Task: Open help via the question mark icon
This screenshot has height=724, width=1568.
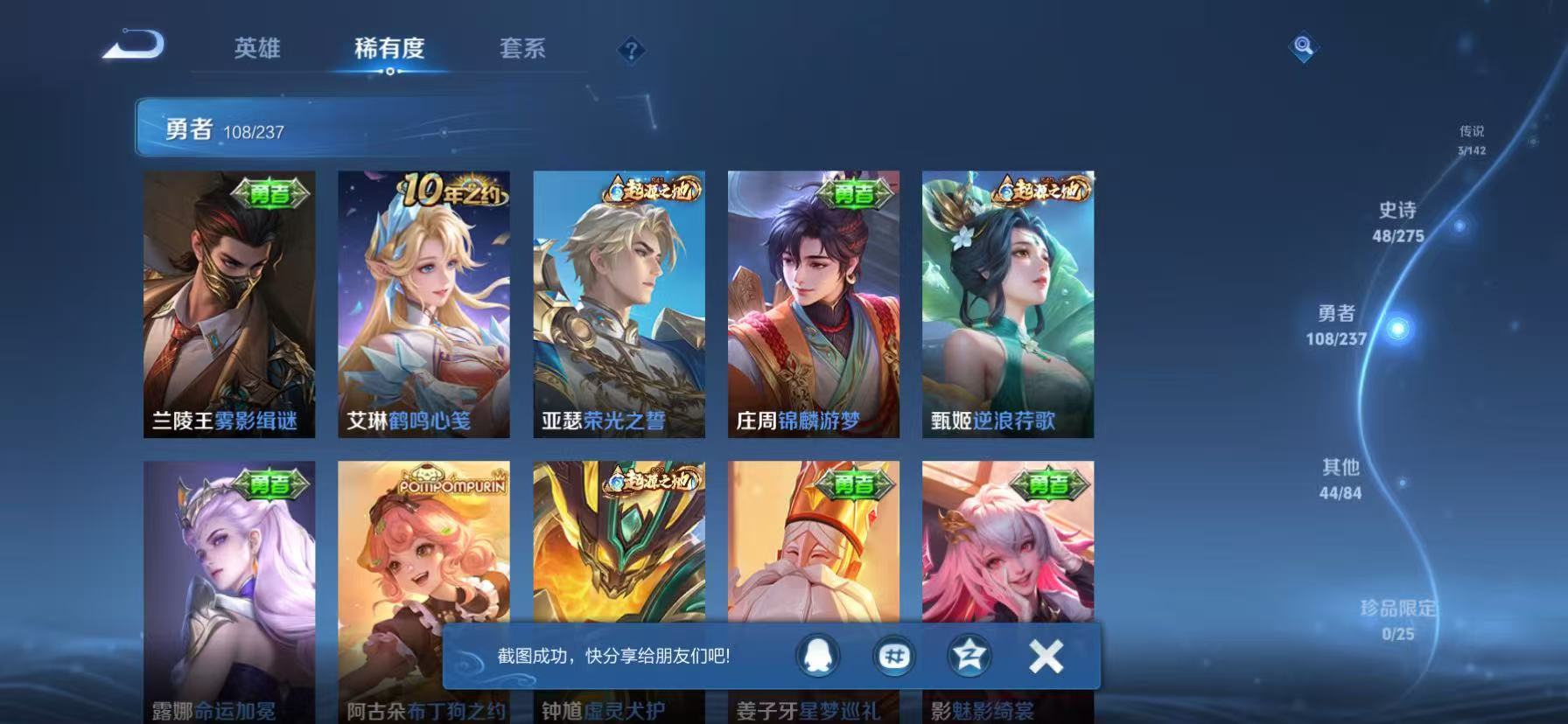Action: click(x=632, y=50)
